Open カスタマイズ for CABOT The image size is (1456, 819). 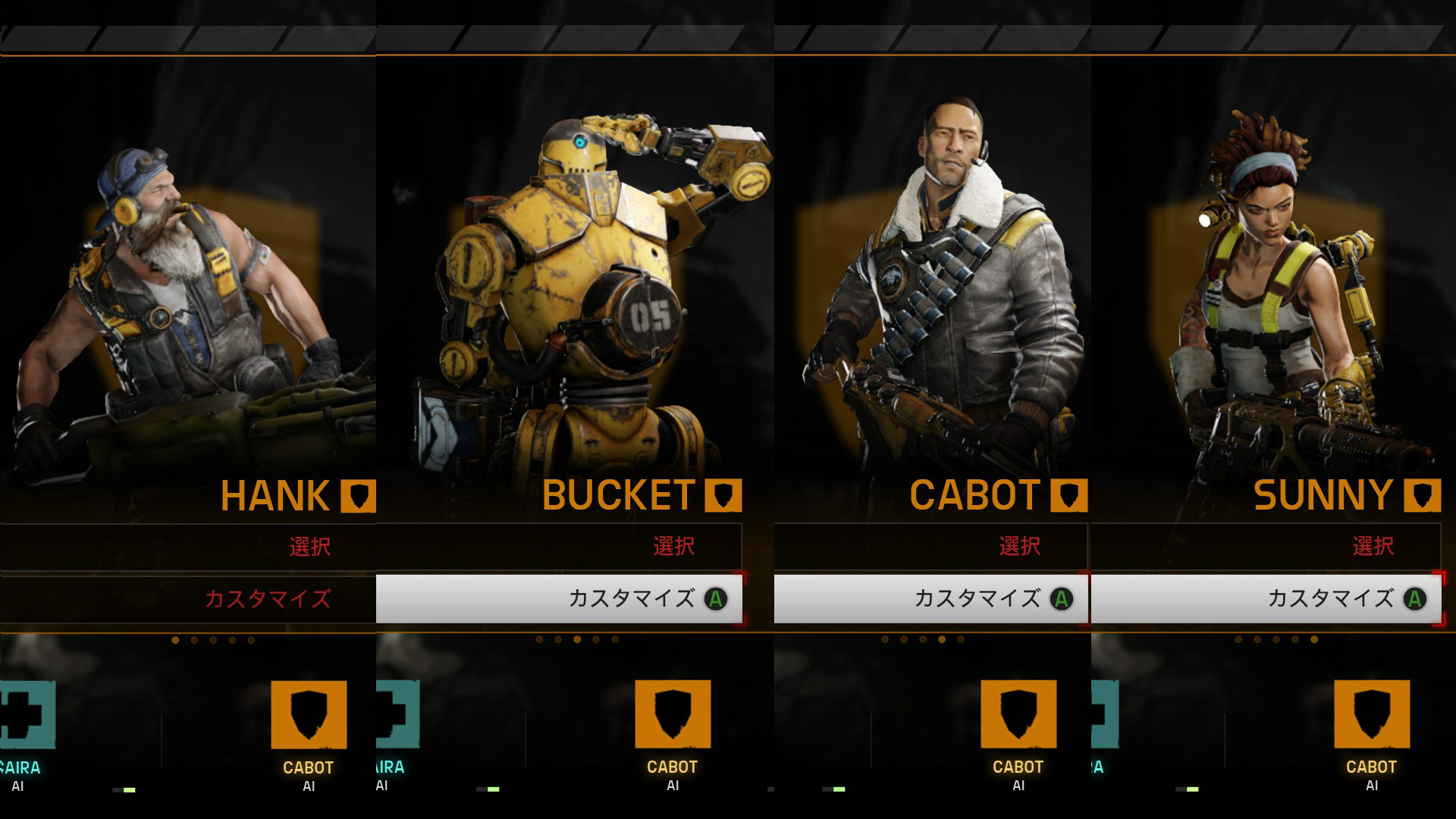point(977,599)
